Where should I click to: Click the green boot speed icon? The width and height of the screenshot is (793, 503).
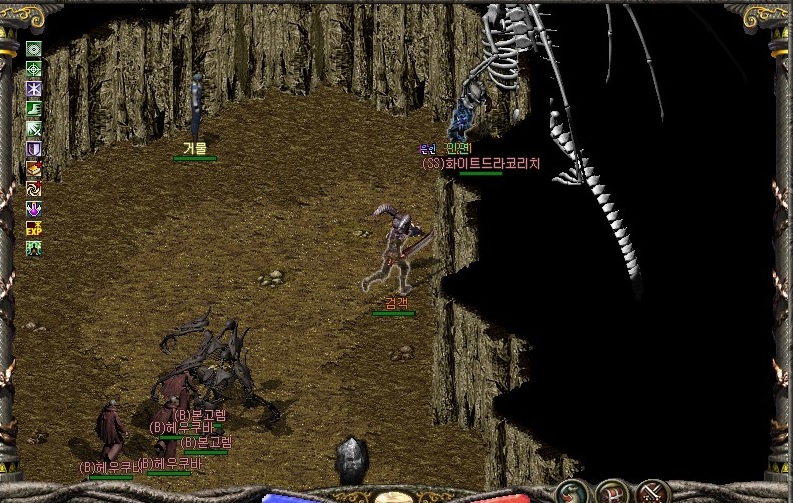tap(34, 109)
